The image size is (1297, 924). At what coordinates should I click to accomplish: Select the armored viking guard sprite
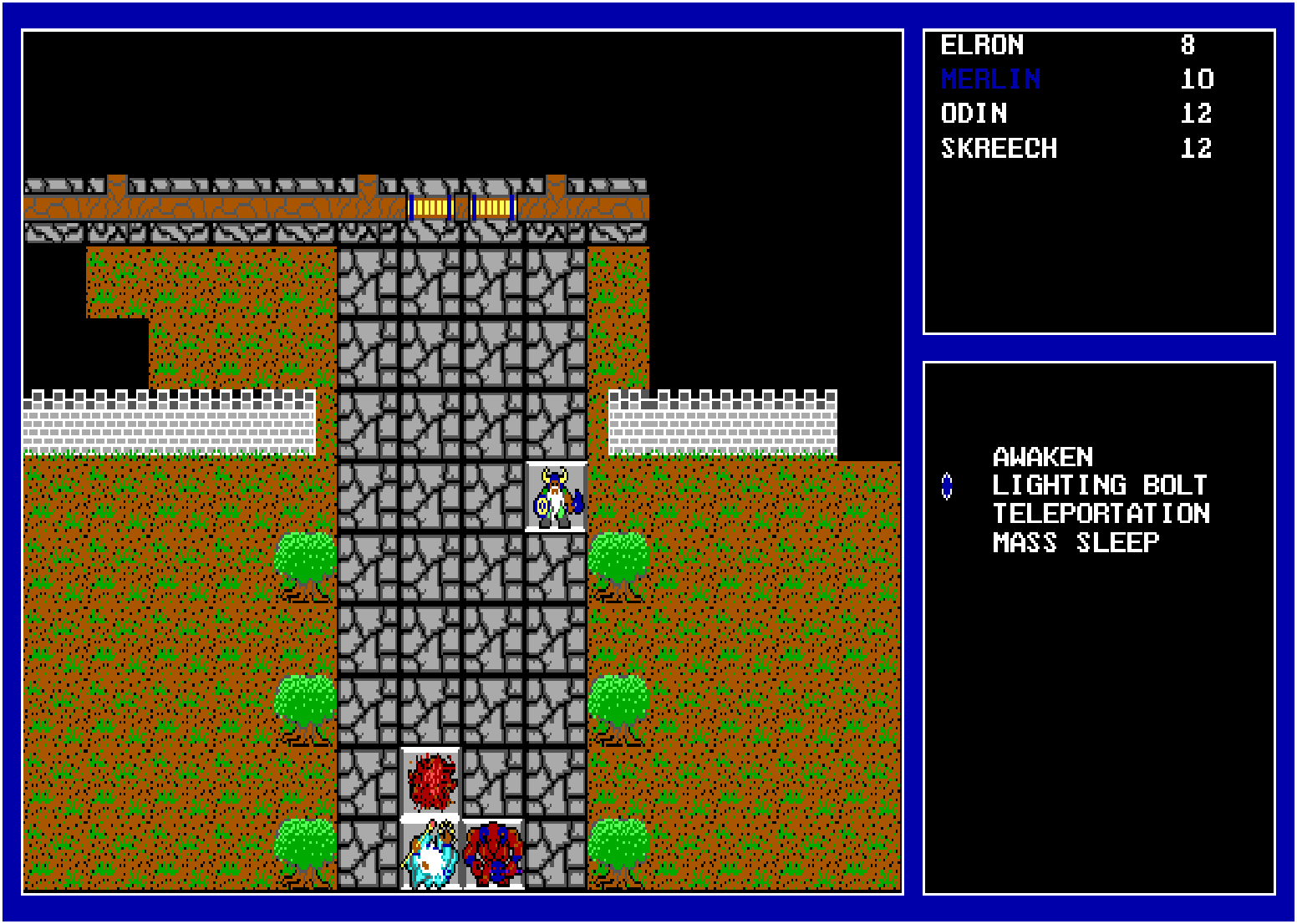(554, 497)
